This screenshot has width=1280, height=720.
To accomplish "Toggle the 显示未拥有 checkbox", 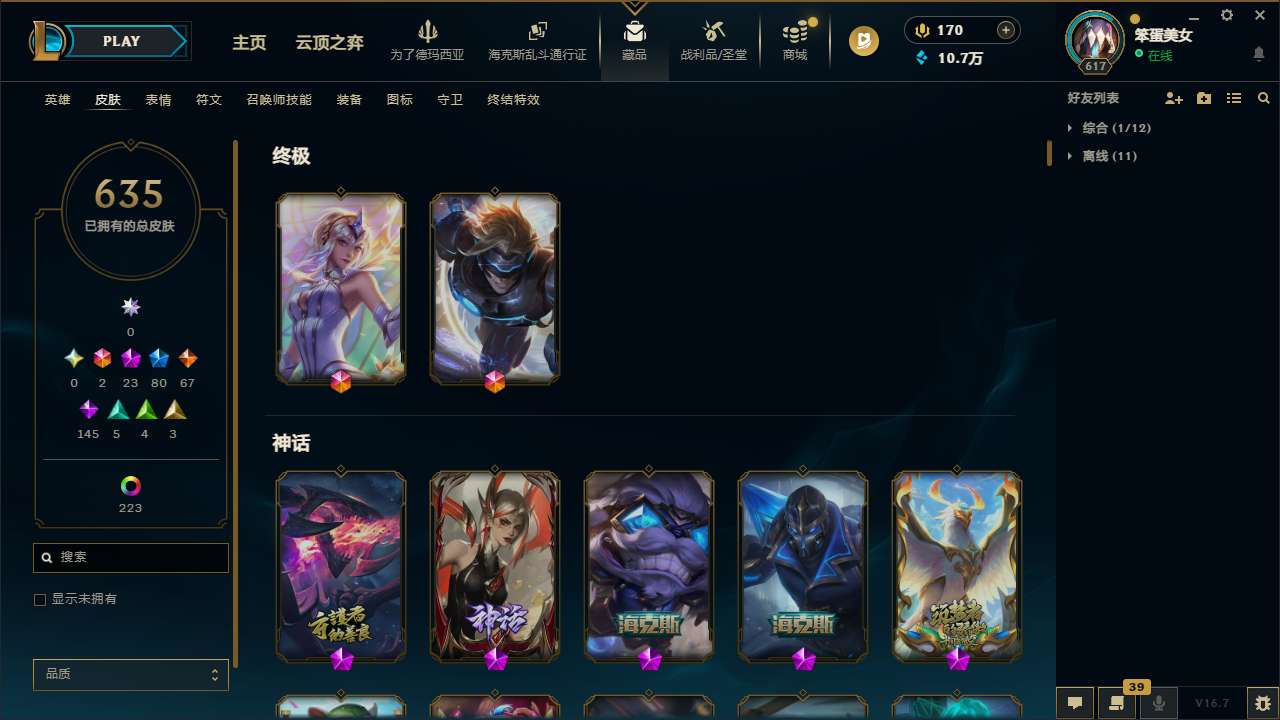I will pos(40,599).
